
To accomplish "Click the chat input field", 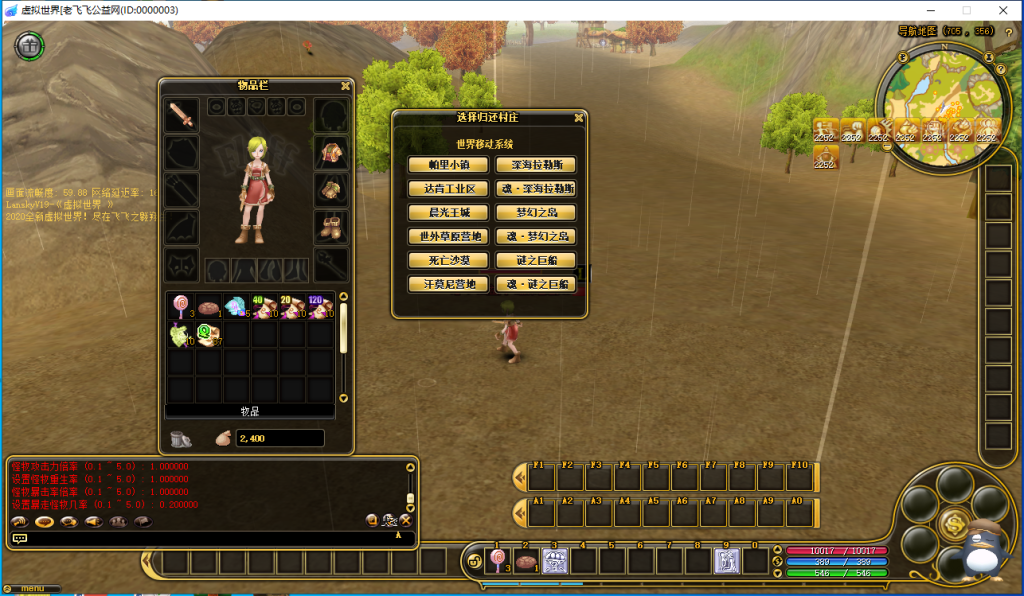I will point(210,538).
